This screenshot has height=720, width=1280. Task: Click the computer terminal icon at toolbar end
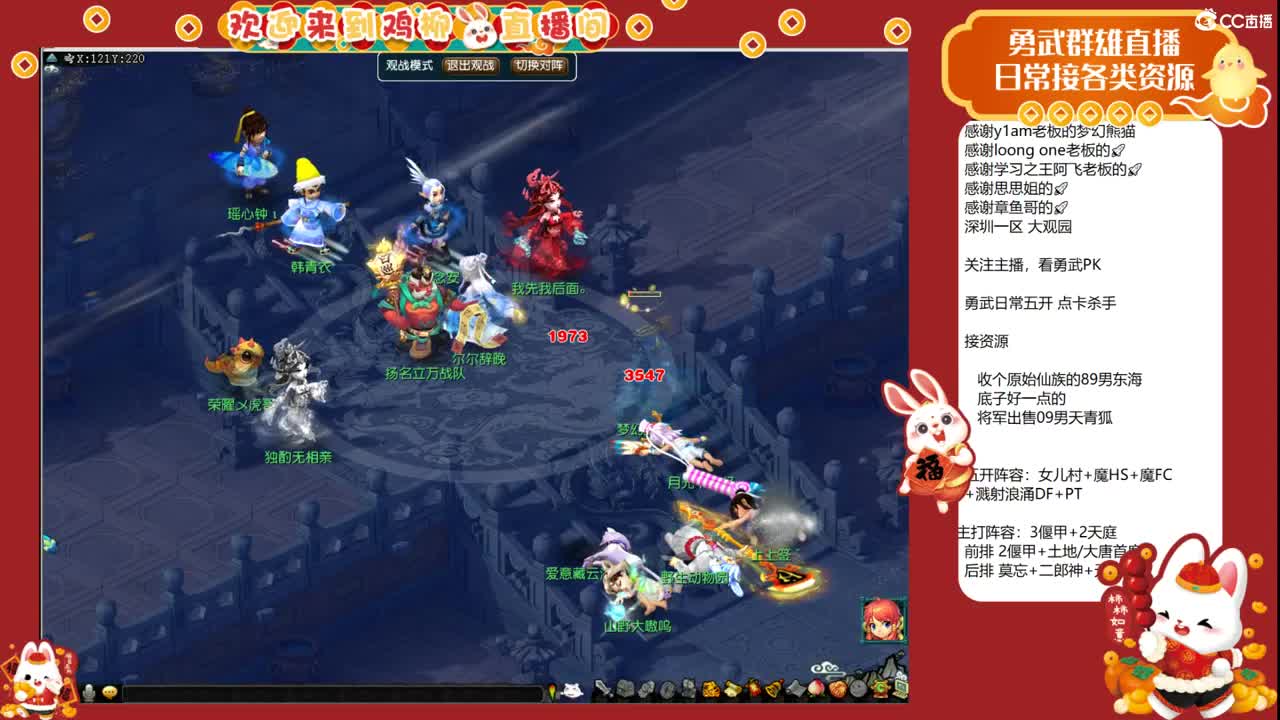pyautogui.click(x=900, y=690)
